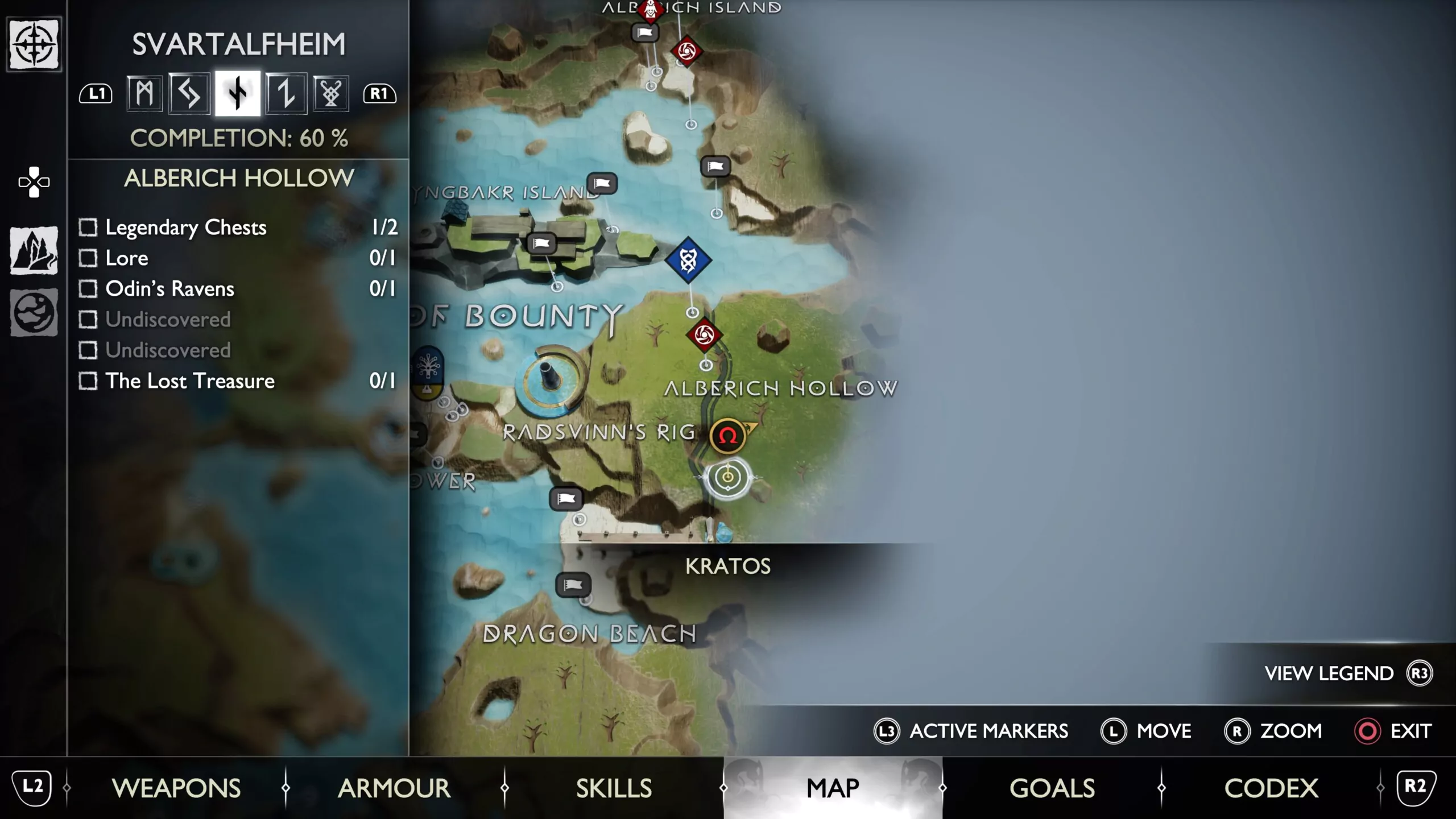Screen dimensions: 1456x819
Task: Open the Armour tab
Action: 394,788
